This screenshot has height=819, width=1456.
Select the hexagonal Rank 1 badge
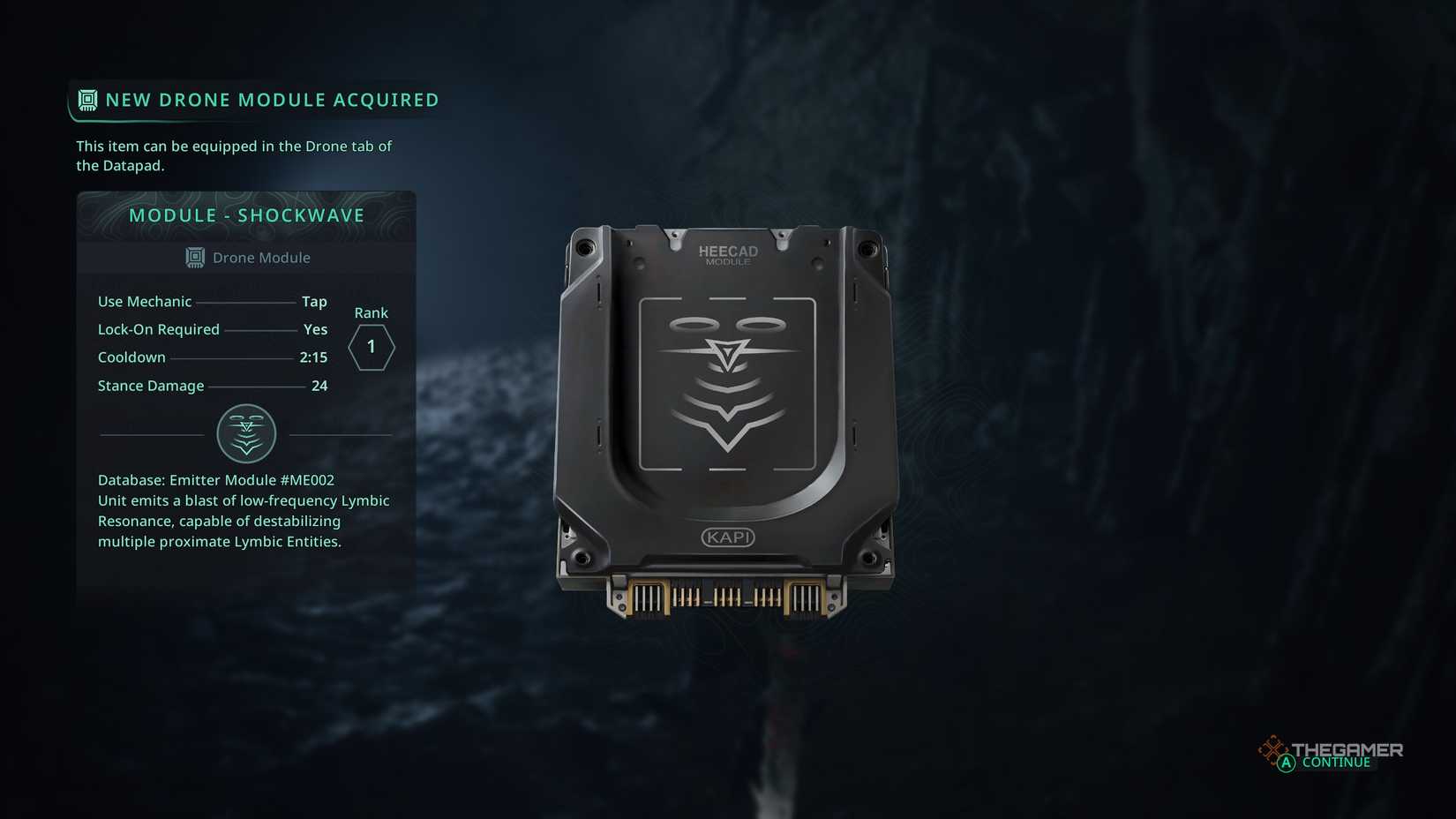point(371,346)
